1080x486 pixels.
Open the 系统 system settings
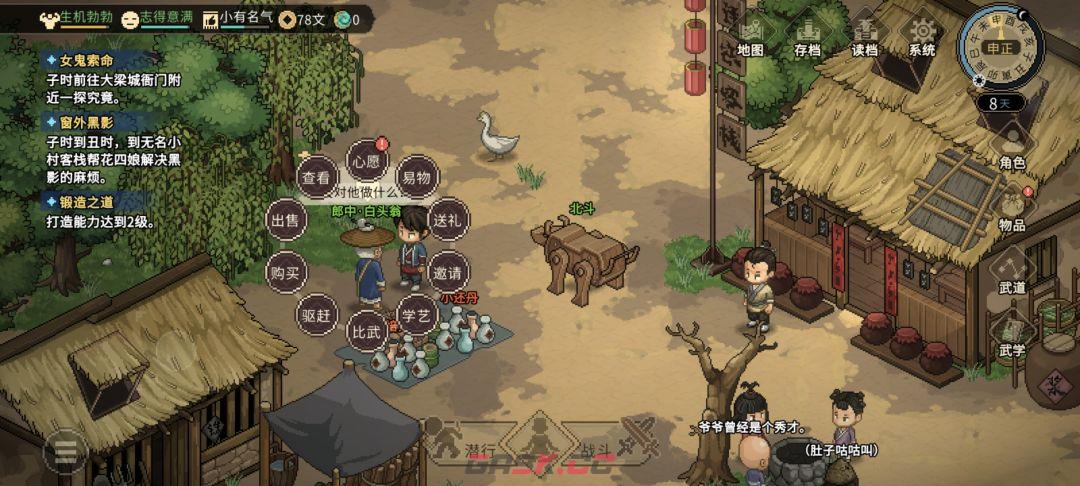tap(921, 37)
